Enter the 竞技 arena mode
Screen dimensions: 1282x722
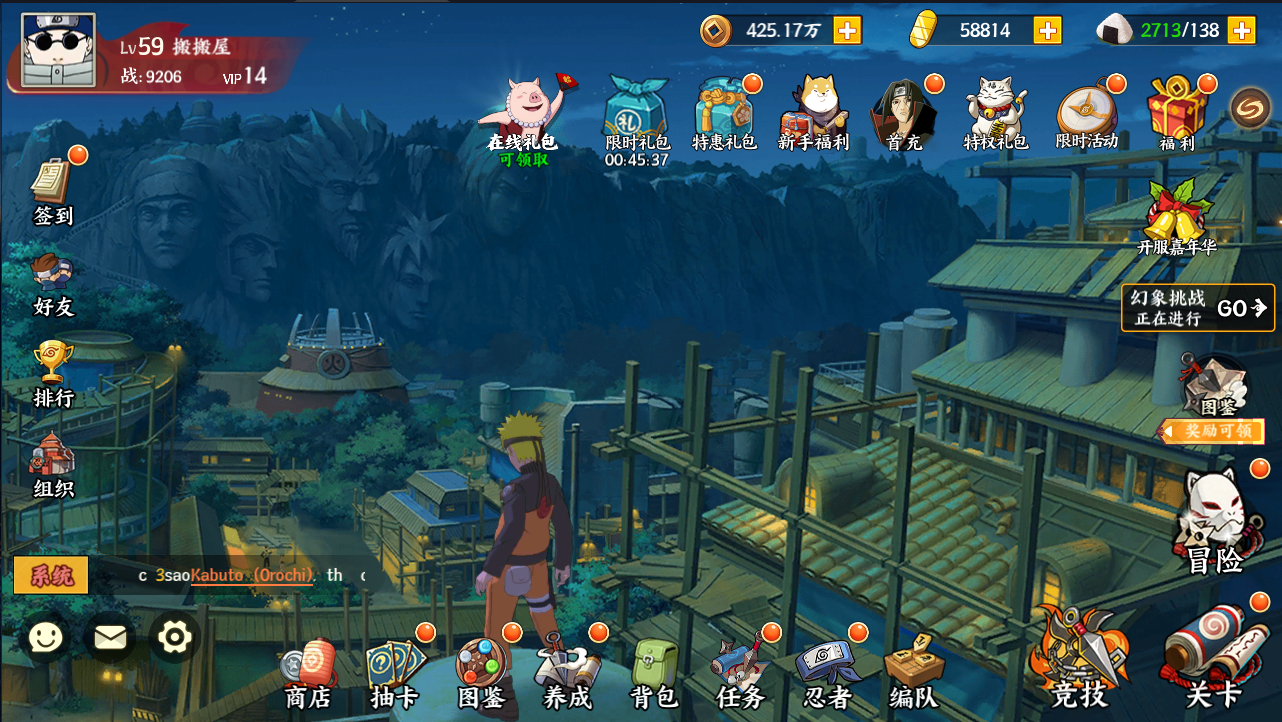tap(1078, 660)
